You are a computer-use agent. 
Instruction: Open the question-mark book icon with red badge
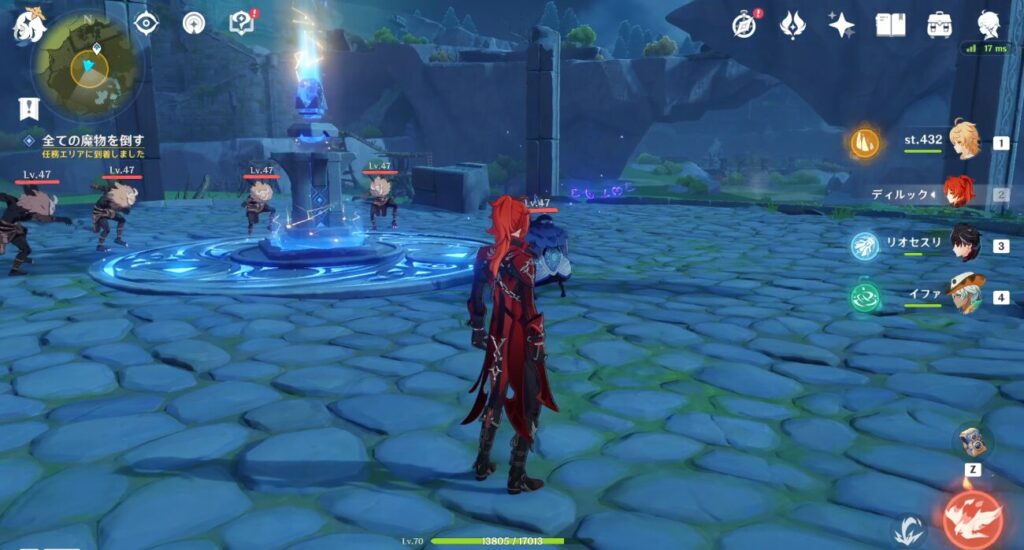(241, 22)
